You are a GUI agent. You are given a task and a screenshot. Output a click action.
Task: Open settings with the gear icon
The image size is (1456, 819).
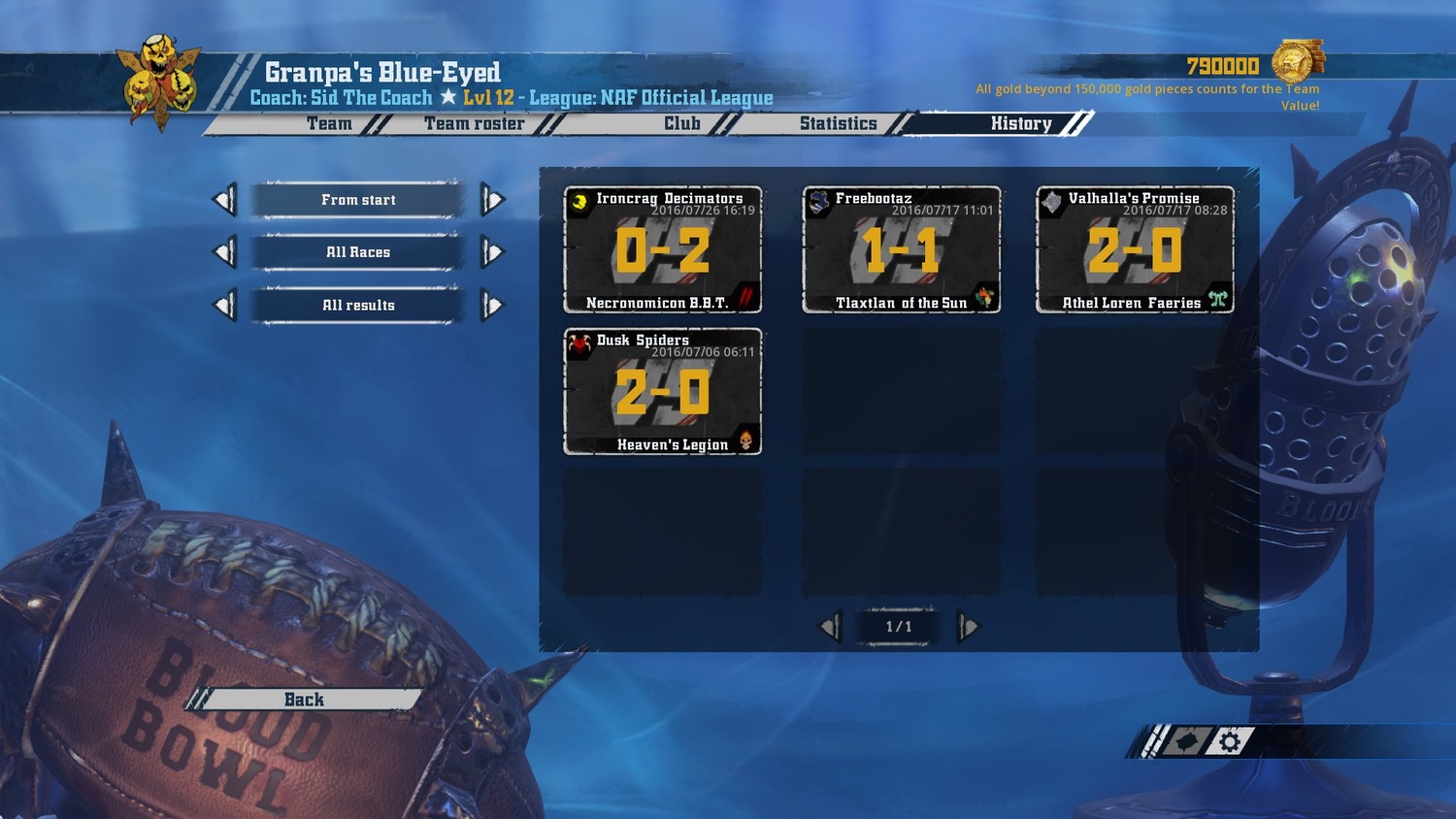click(1230, 742)
